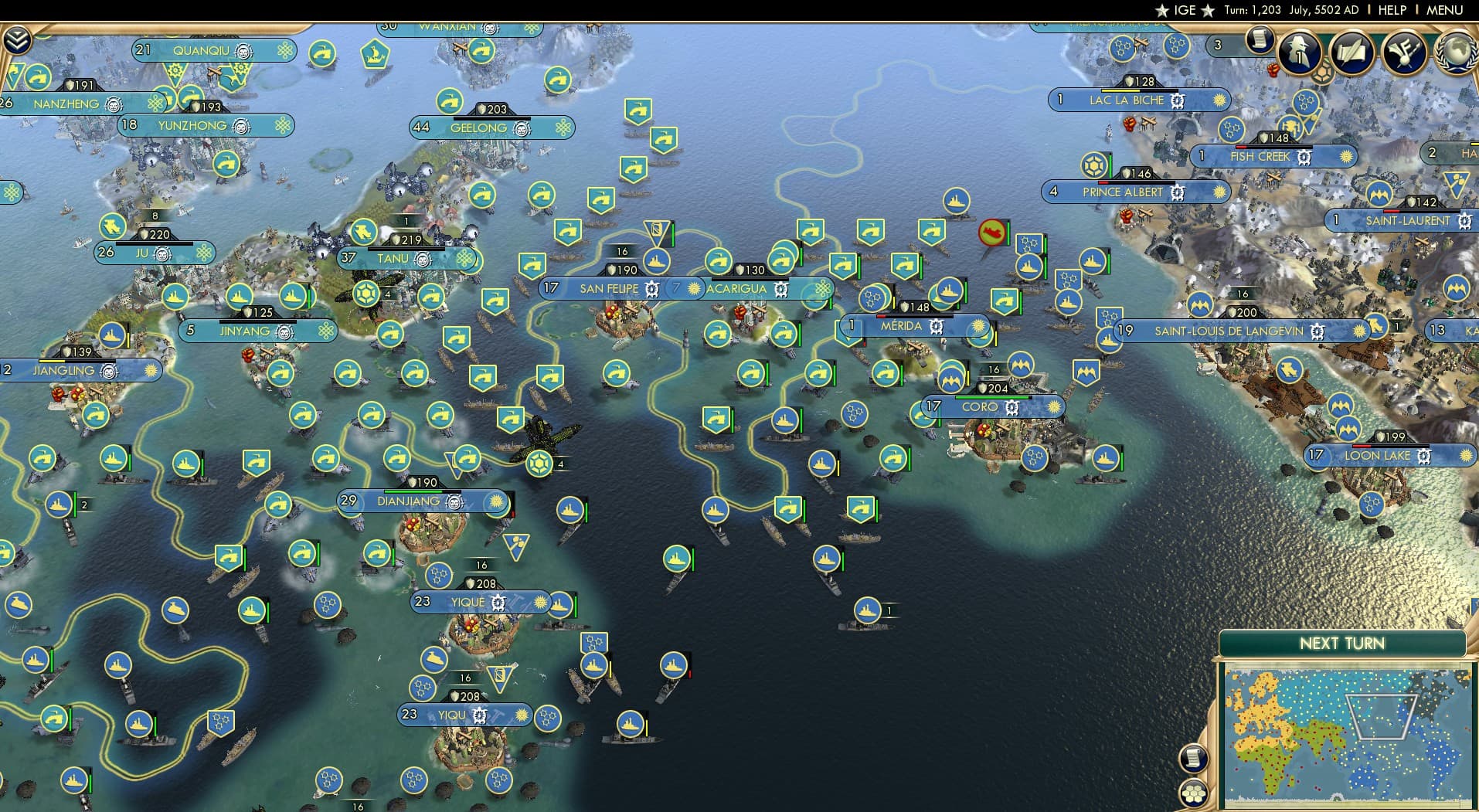Viewport: 1479px width, 812px height.
Task: Click the red combat alert marker near Mérida
Action: coord(991,233)
